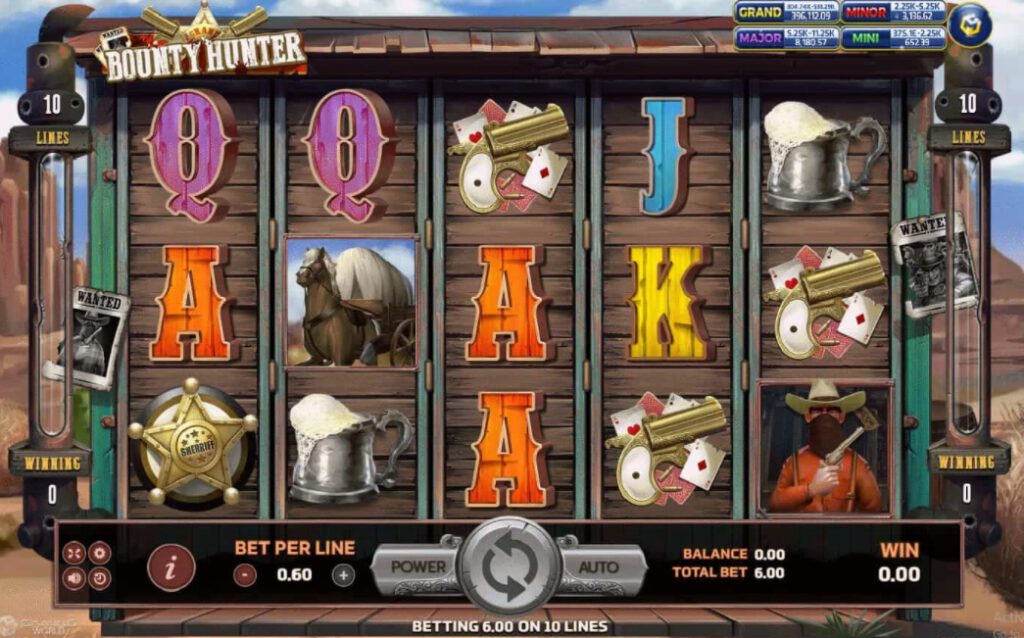
Task: Open settings via the gear icon
Action: click(99, 552)
